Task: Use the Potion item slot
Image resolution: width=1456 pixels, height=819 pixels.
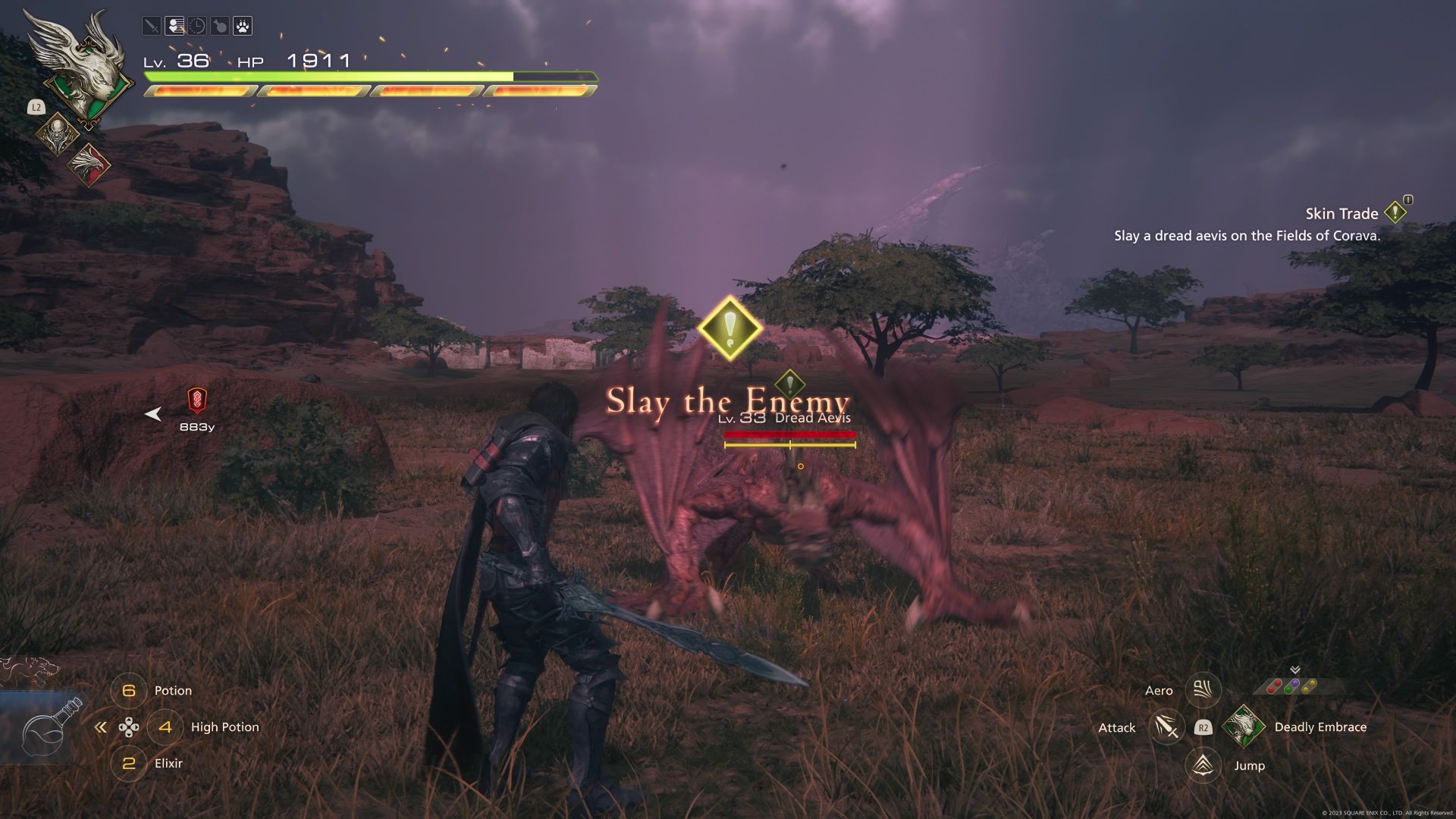Action: pyautogui.click(x=129, y=691)
